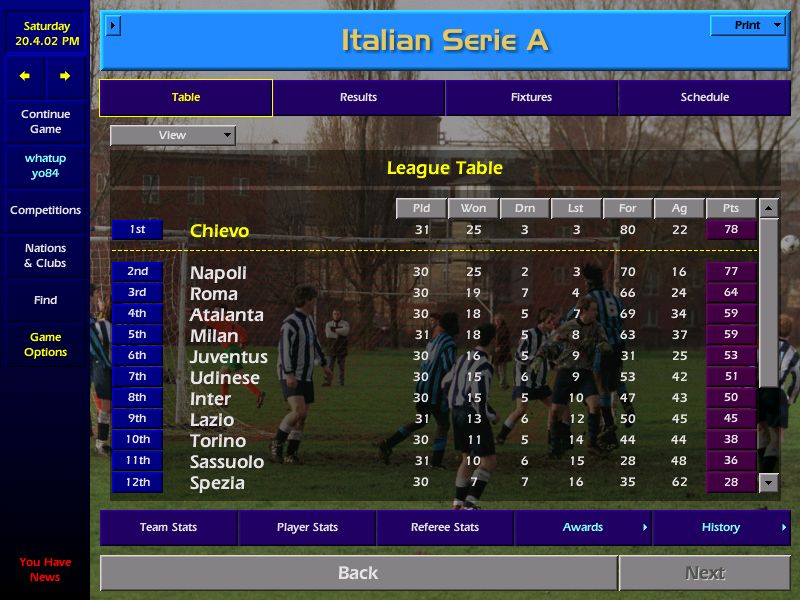The width and height of the screenshot is (800, 600).
Task: Sort the table by the Pts column header
Action: [730, 208]
